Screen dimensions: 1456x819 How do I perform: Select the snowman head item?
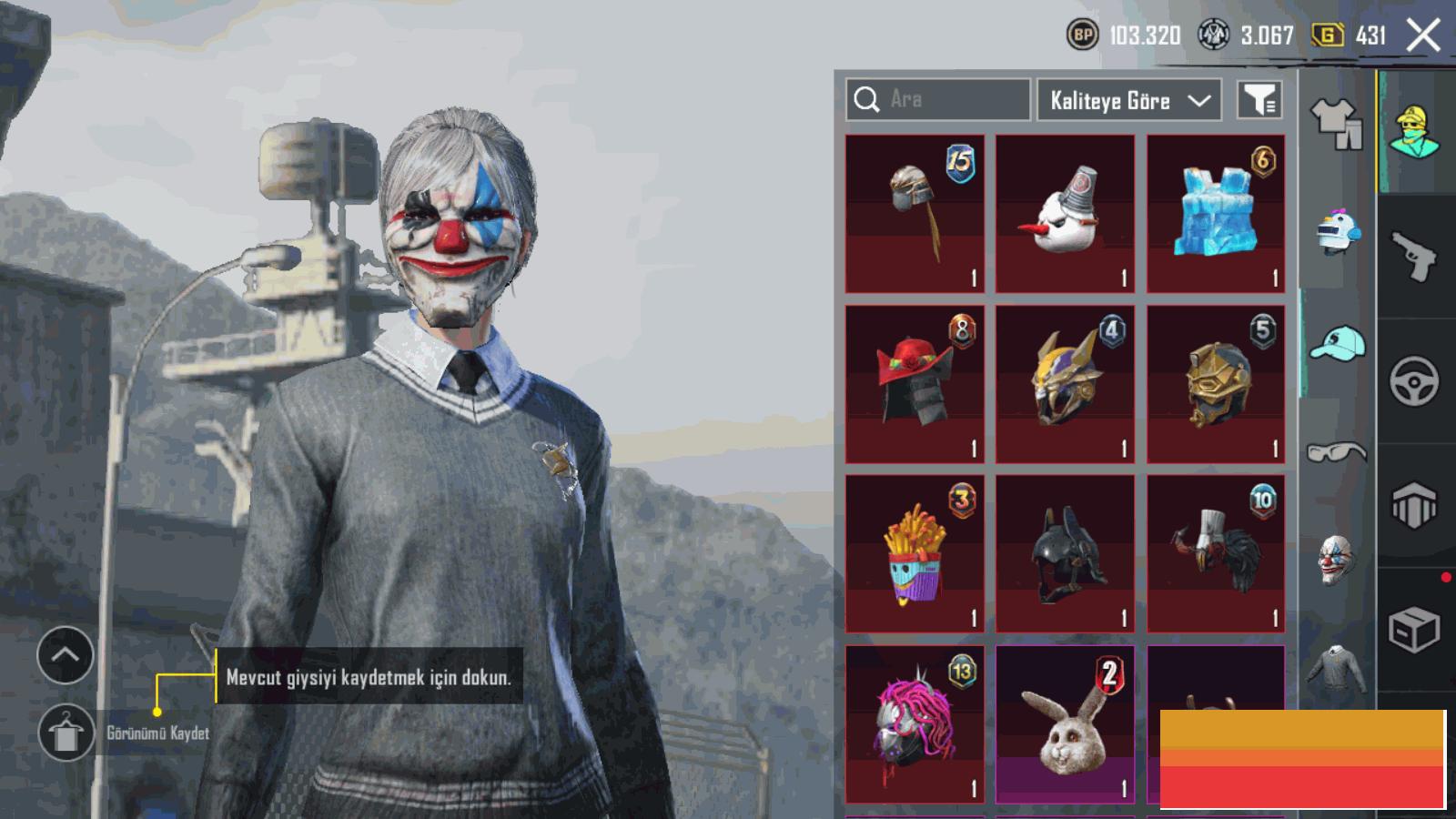point(1065,214)
